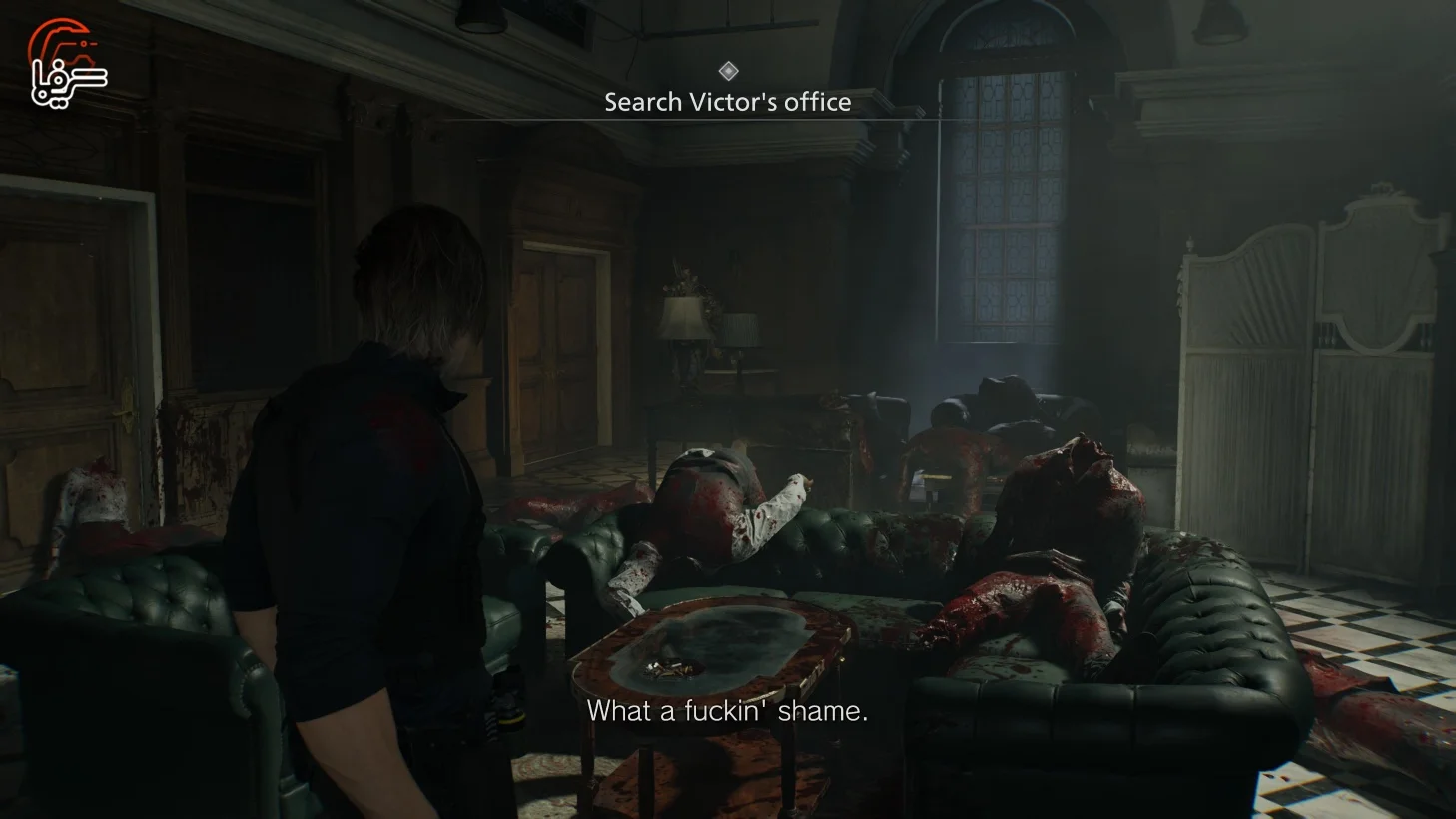Click the subtitle 'What a fuckin' shame.'
The height and width of the screenshot is (819, 1456).
coord(730,713)
